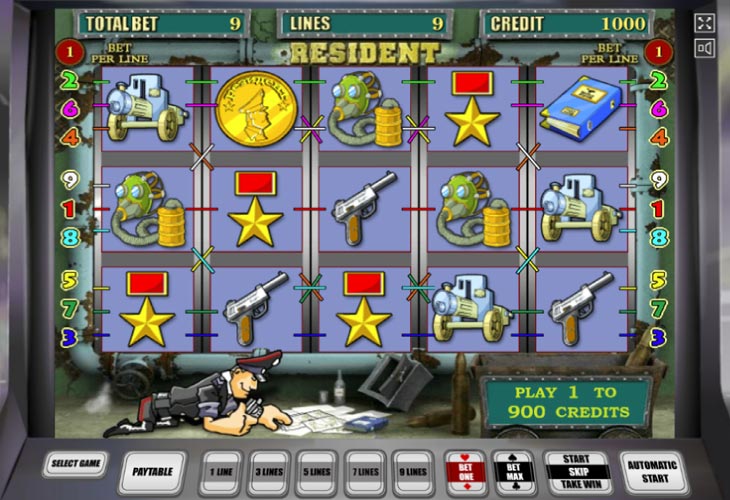730x500 pixels.
Task: Choose the 1 Line button
Action: point(220,471)
